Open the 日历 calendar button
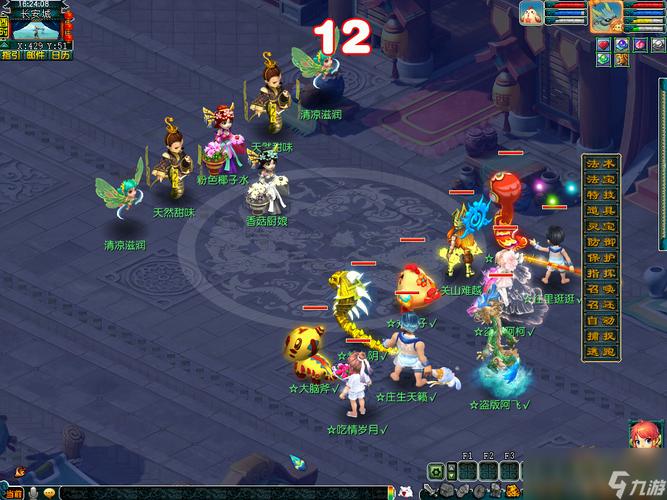The height and width of the screenshot is (500, 667). 60,55
